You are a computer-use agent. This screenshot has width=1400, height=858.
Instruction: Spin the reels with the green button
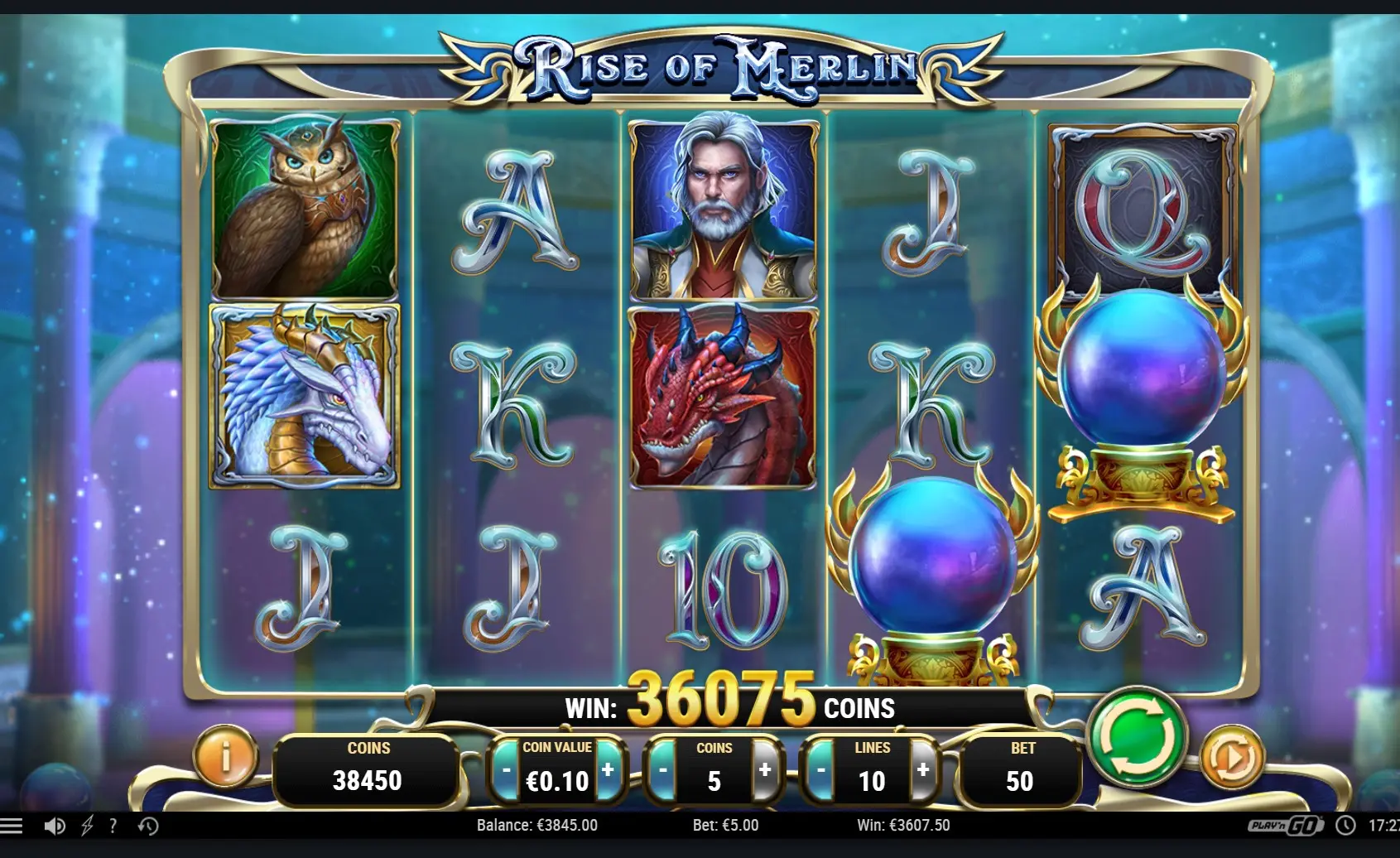[x=1136, y=735]
